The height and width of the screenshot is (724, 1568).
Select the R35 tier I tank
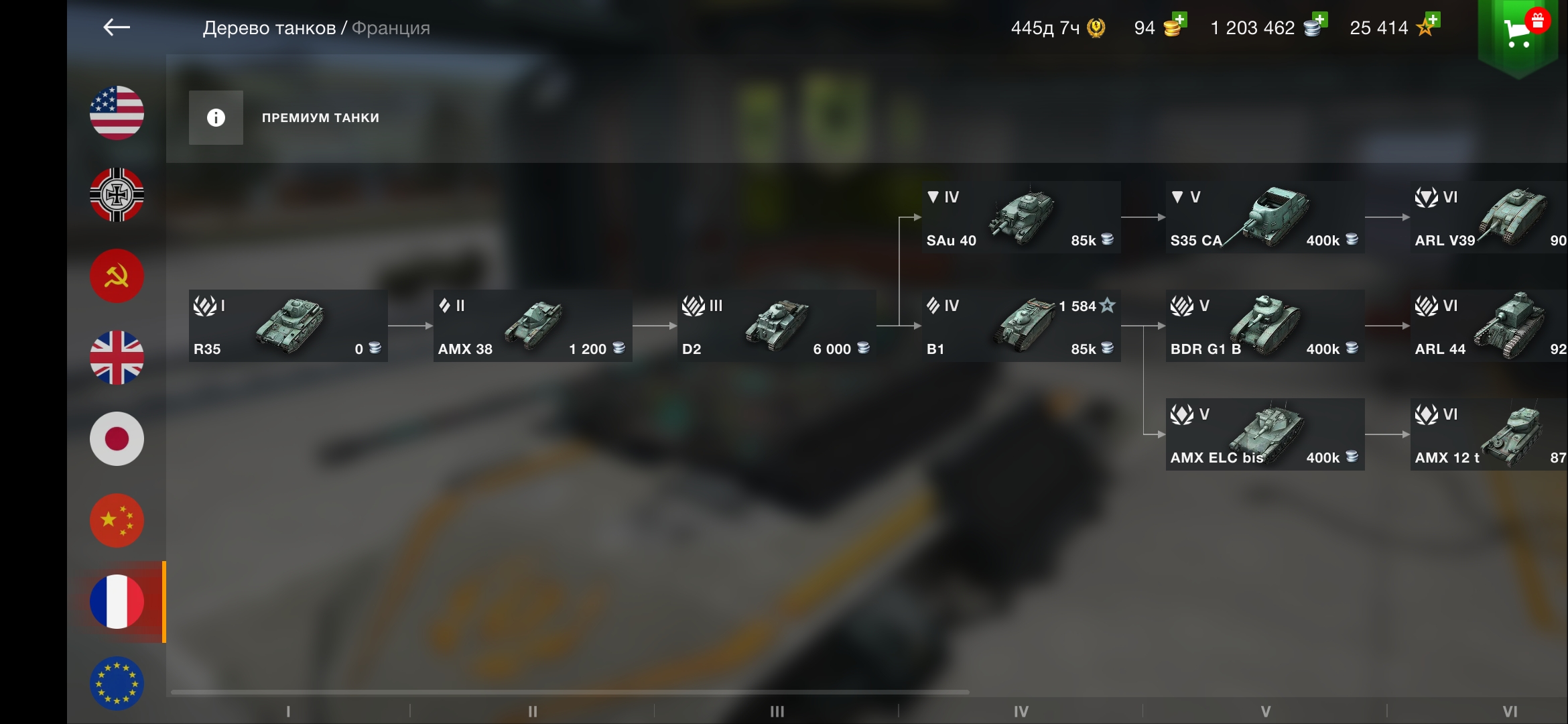[x=288, y=326]
